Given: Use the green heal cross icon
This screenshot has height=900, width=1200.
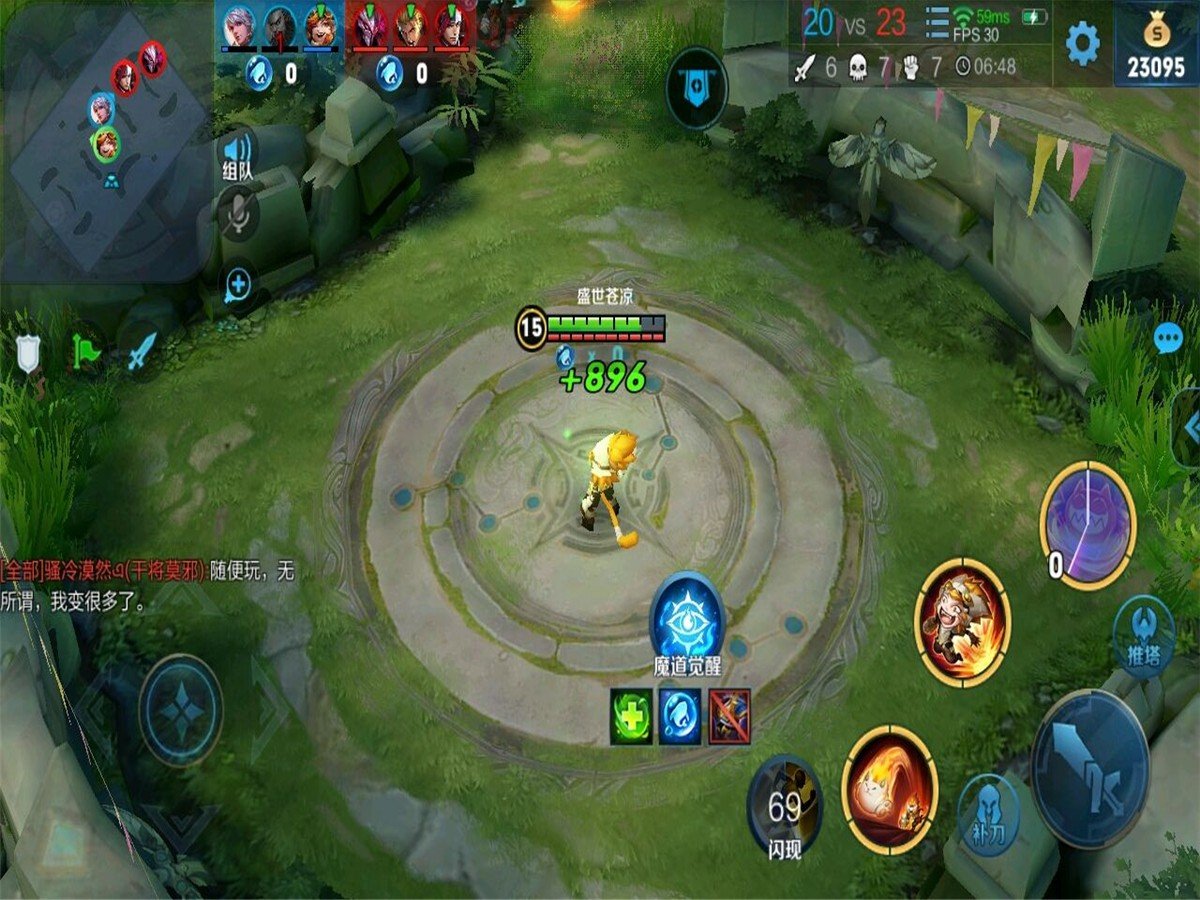Looking at the screenshot, I should tap(631, 716).
